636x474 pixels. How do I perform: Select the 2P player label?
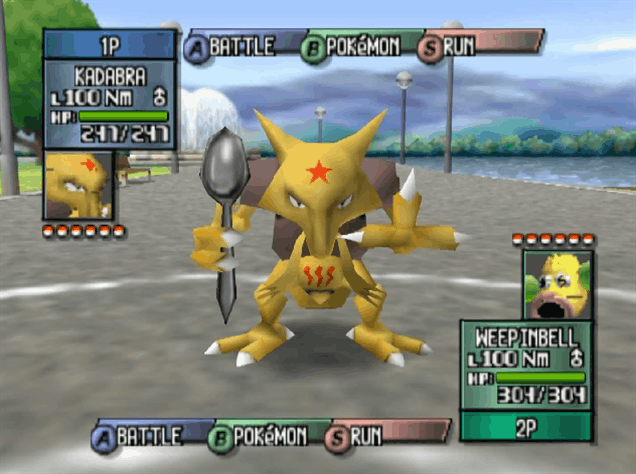click(x=526, y=427)
